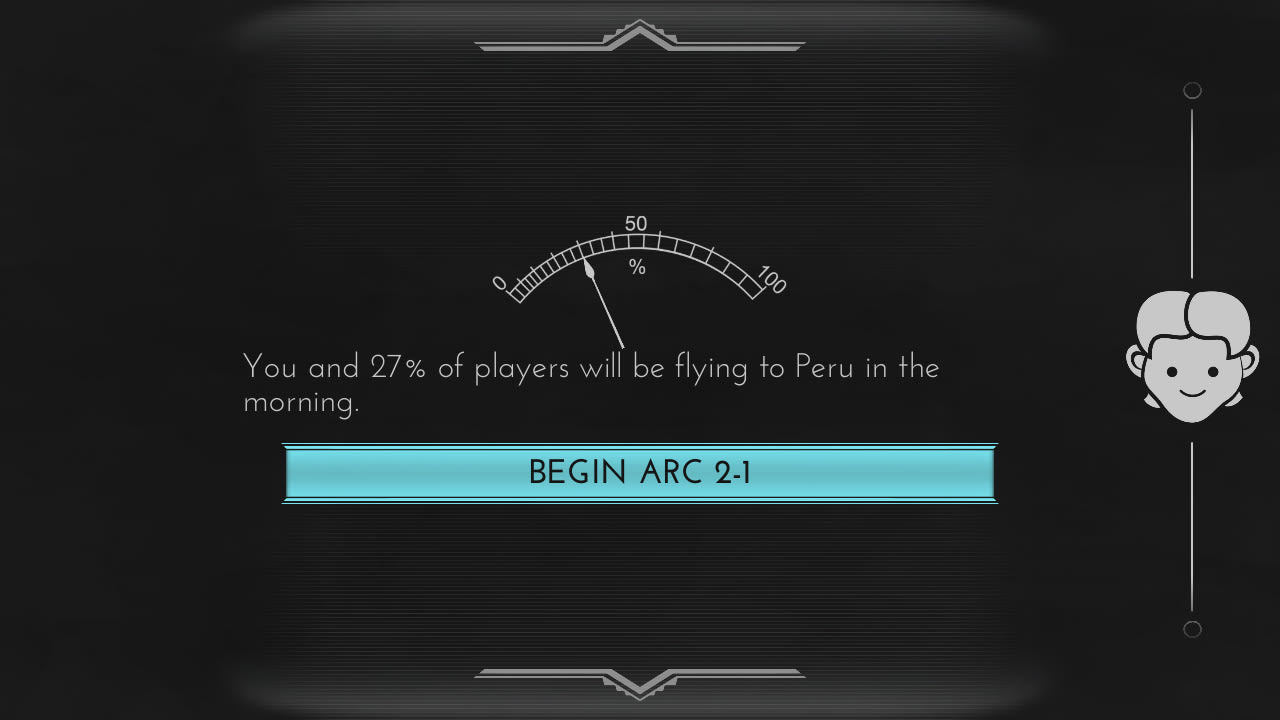1280x720 pixels.
Task: Click the percent symbol under the gauge
Action: click(x=638, y=266)
